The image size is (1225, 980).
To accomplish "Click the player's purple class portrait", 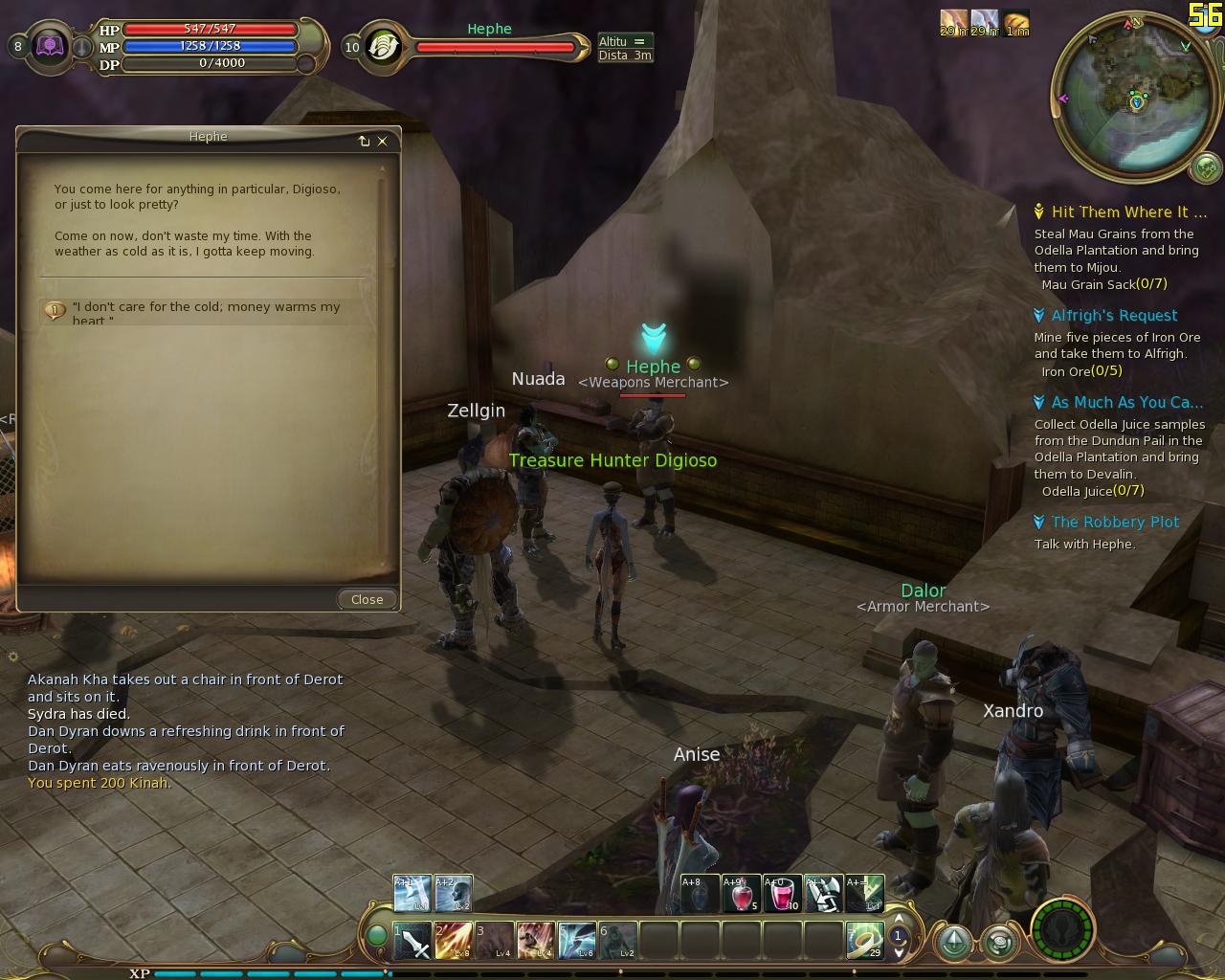I will 50,47.
